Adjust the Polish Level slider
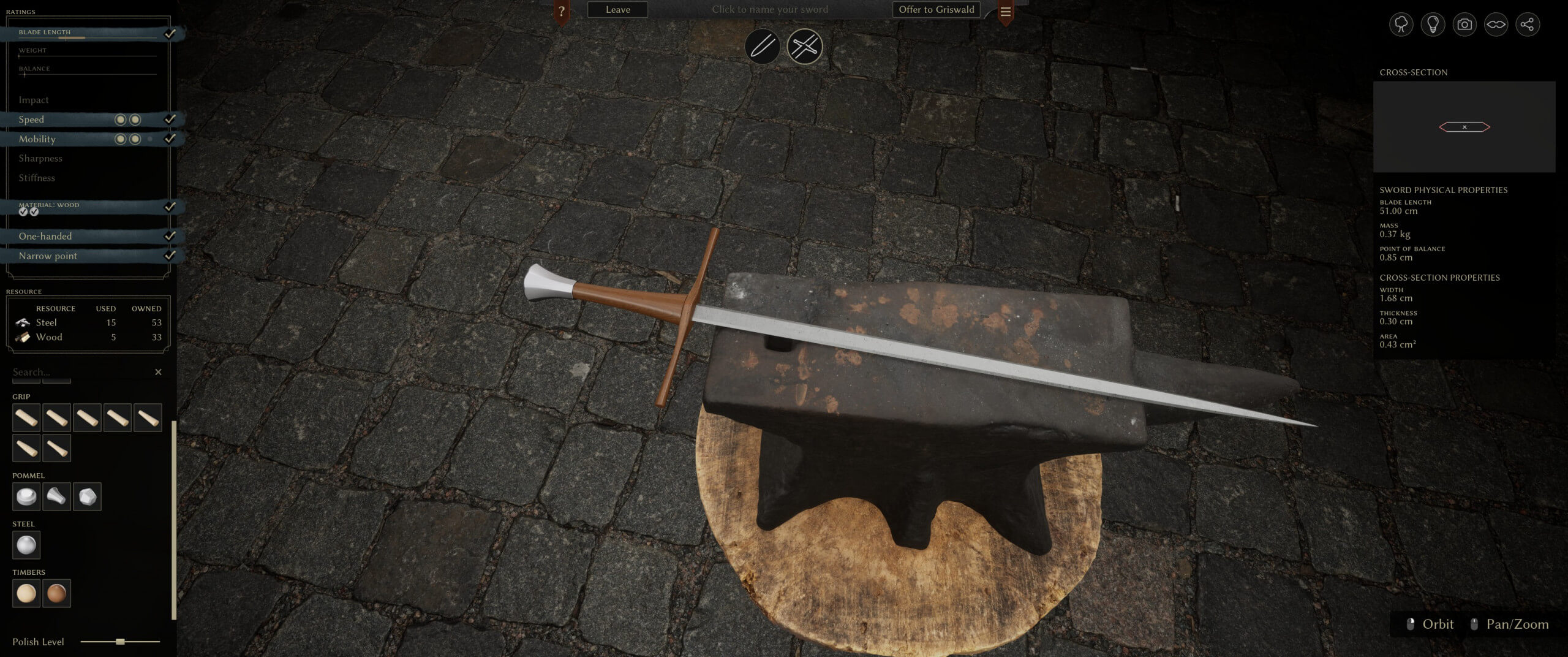This screenshot has height=657, width=1568. [120, 642]
